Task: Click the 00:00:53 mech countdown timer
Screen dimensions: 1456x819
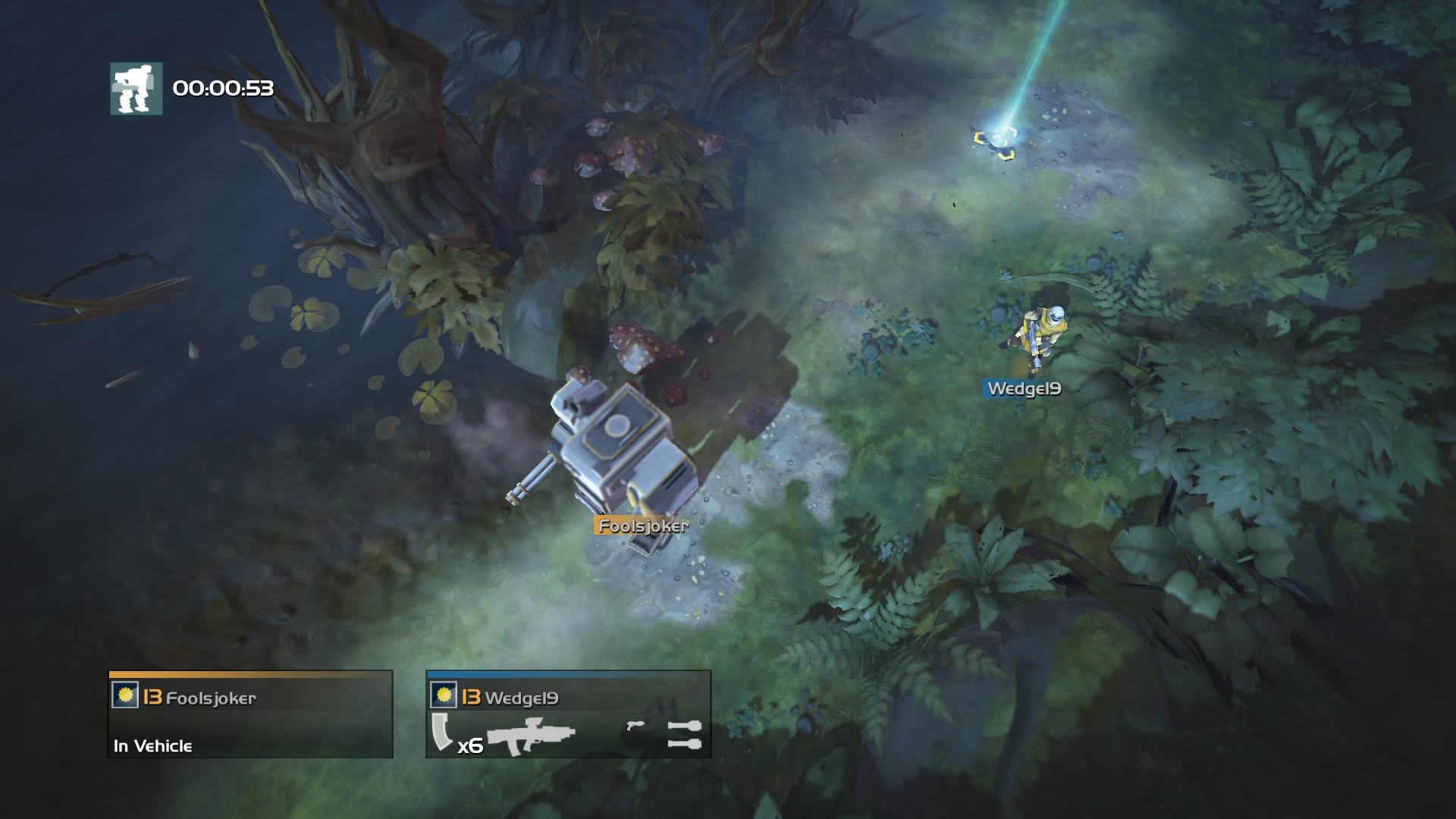Action: (x=225, y=88)
